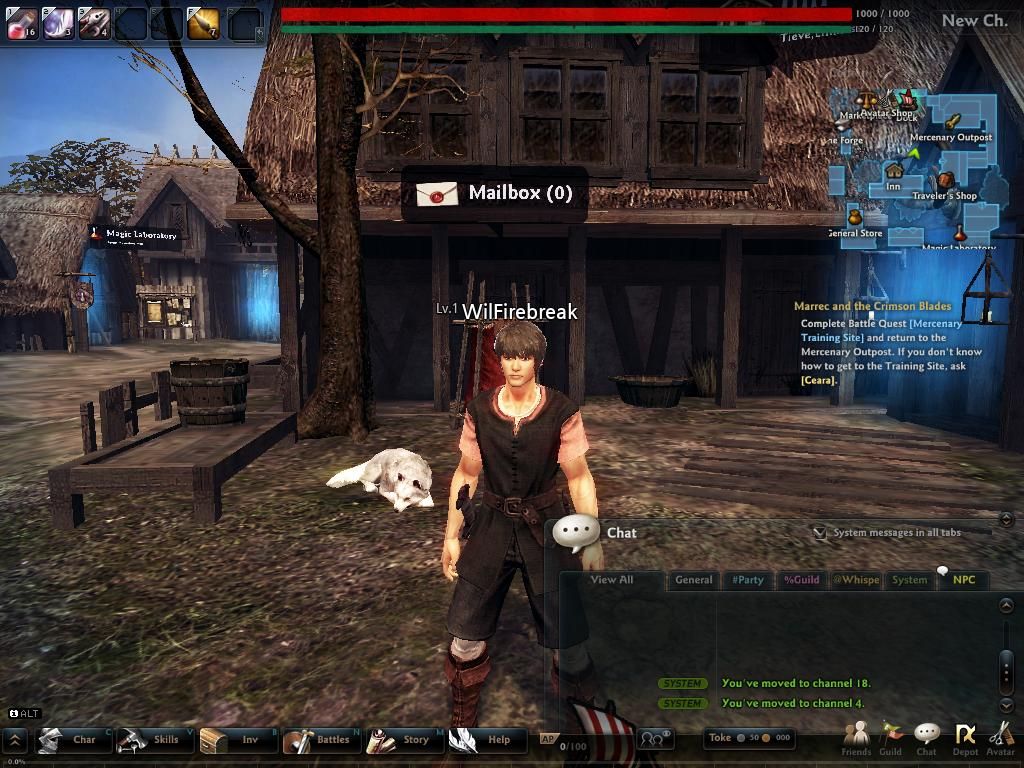Open the Help menu
1024x768 pixels.
(486, 740)
